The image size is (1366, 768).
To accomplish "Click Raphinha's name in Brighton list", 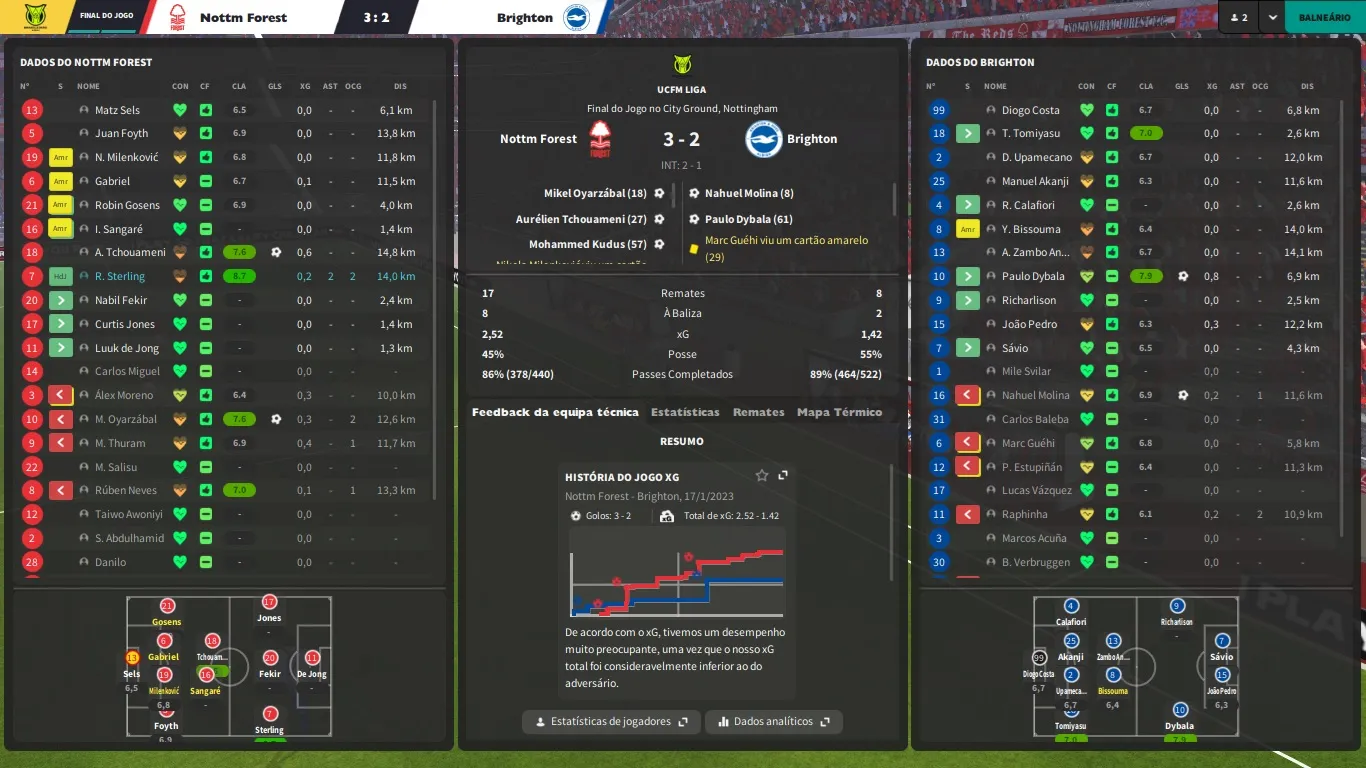I will 1024,514.
